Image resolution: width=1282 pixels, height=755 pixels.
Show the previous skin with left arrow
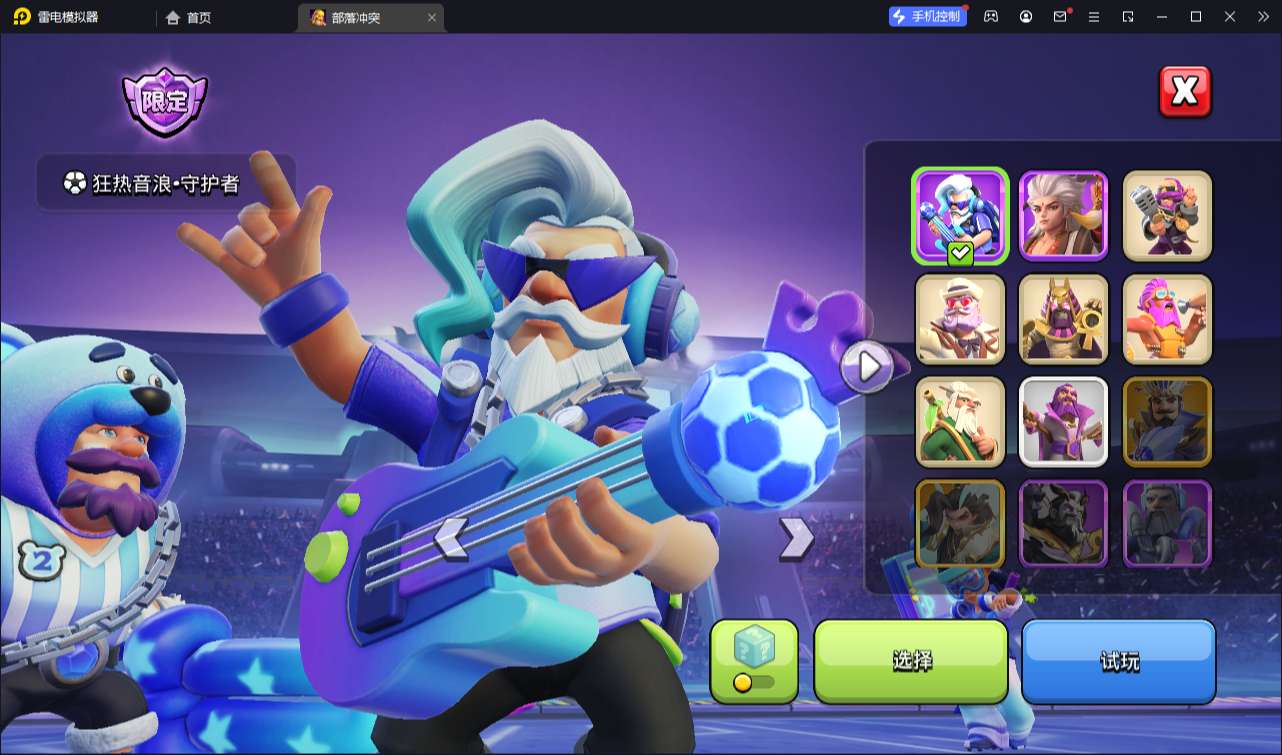(451, 538)
